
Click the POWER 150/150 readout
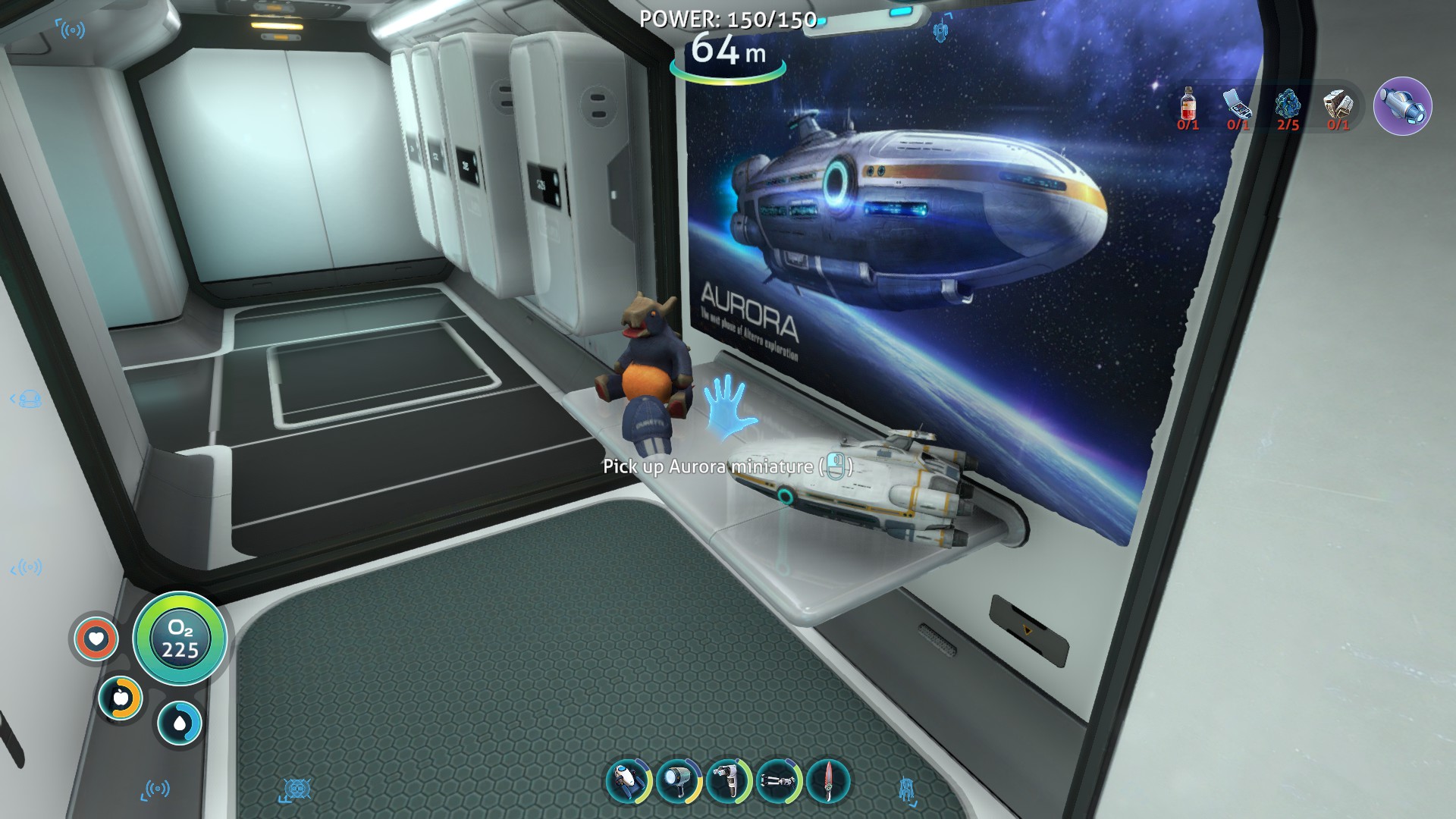click(730, 19)
